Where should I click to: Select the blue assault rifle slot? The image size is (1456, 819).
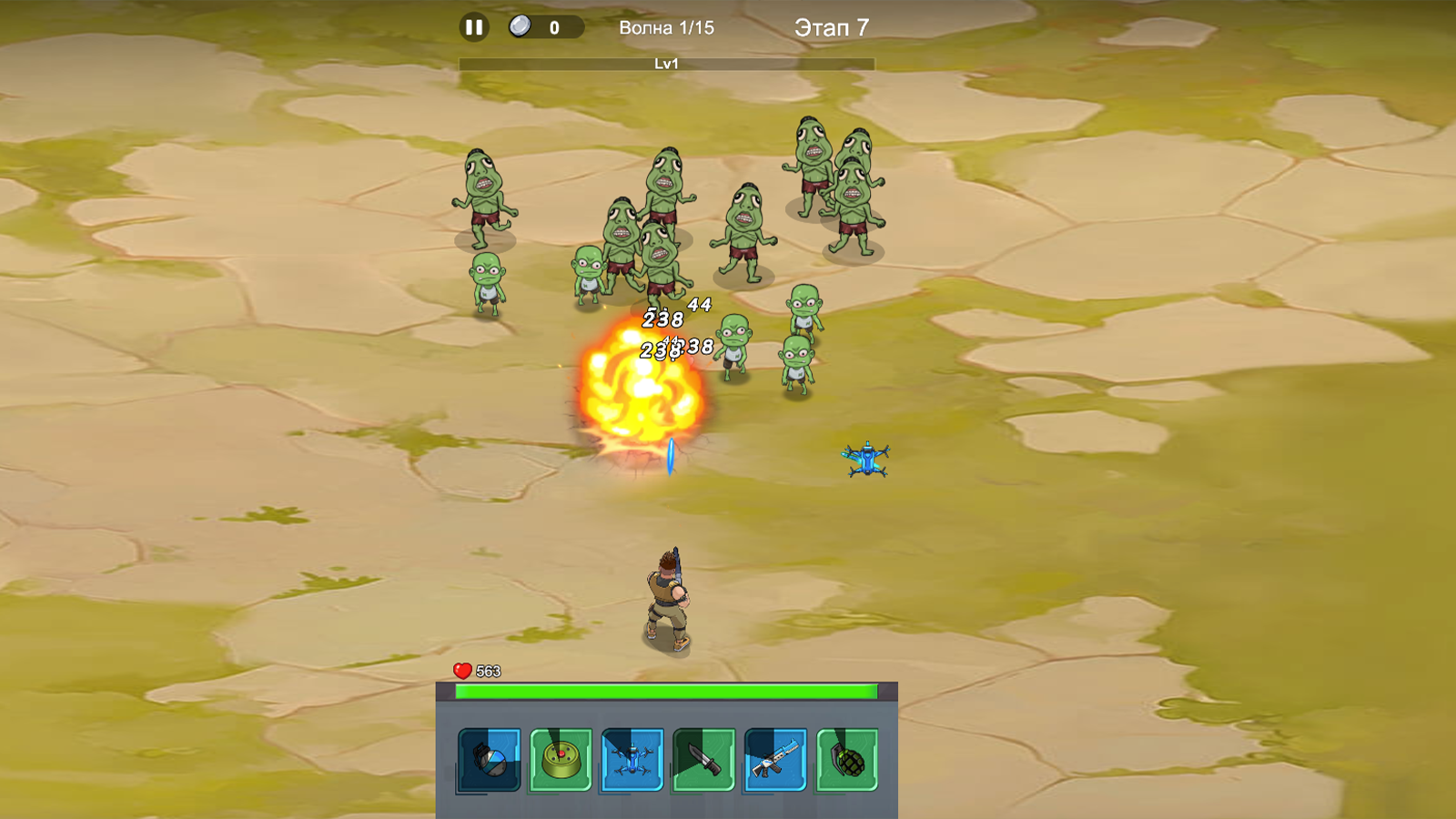pyautogui.click(x=775, y=760)
